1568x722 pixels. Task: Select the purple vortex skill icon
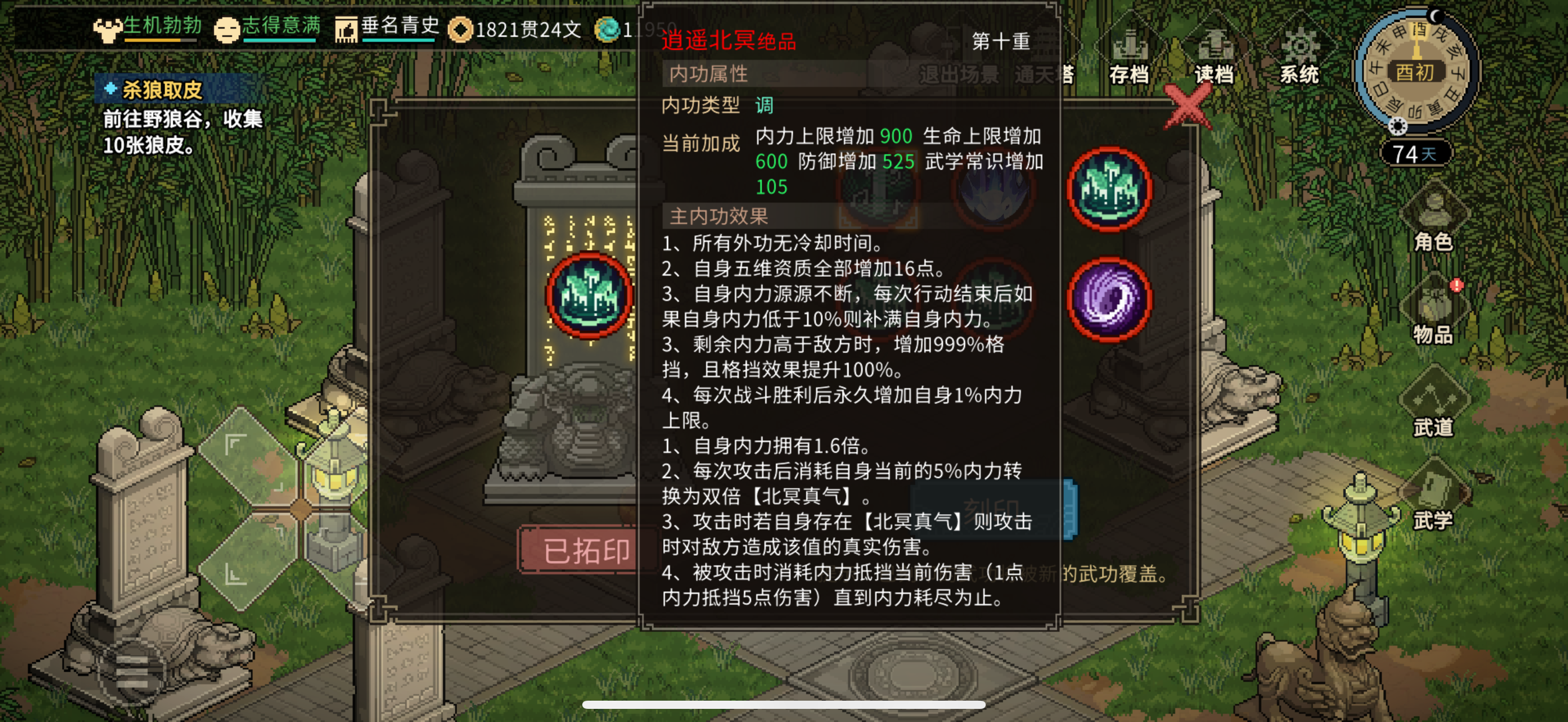tap(1109, 301)
